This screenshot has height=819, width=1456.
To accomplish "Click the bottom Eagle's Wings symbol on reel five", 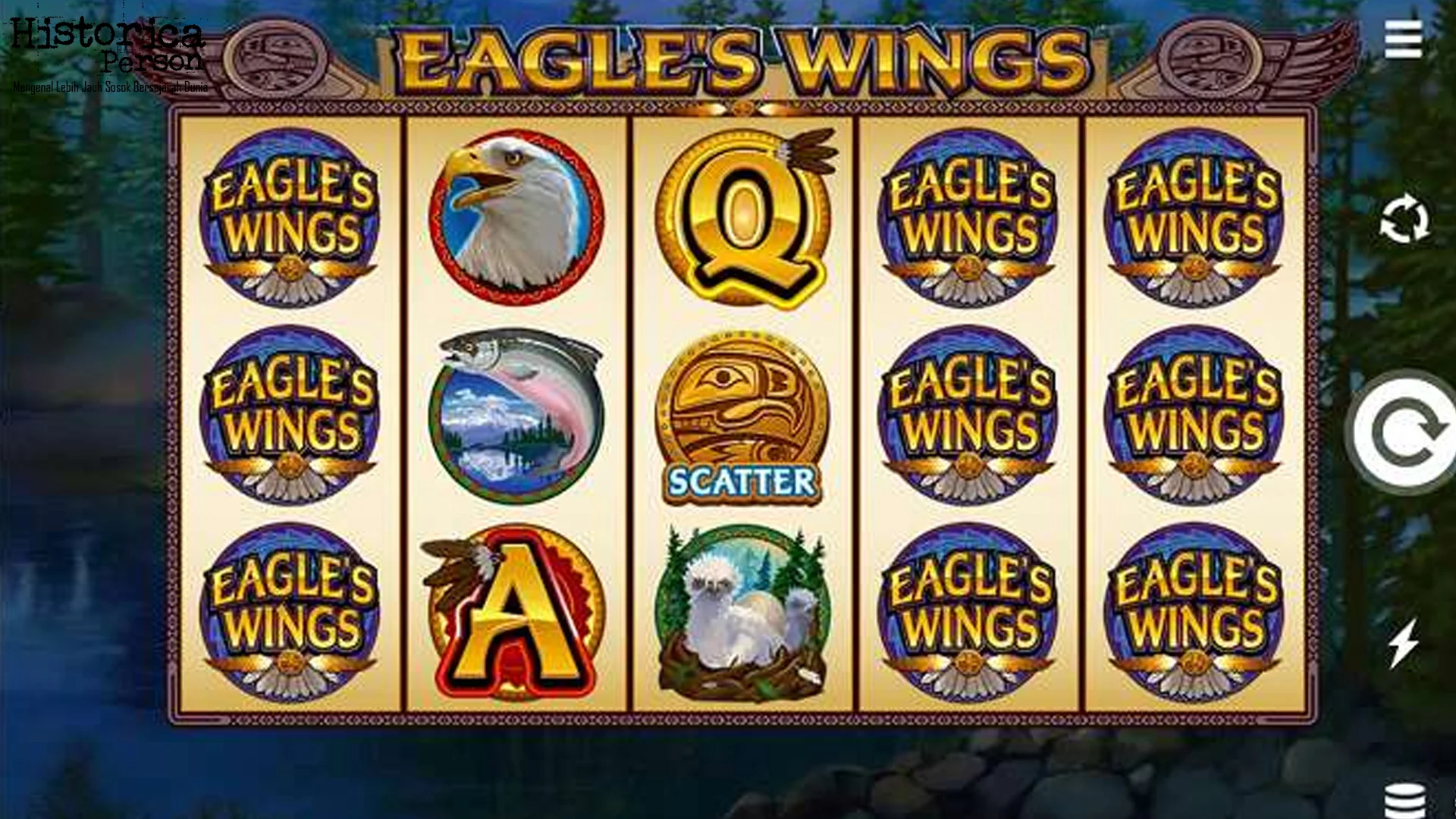I will [x=1194, y=607].
